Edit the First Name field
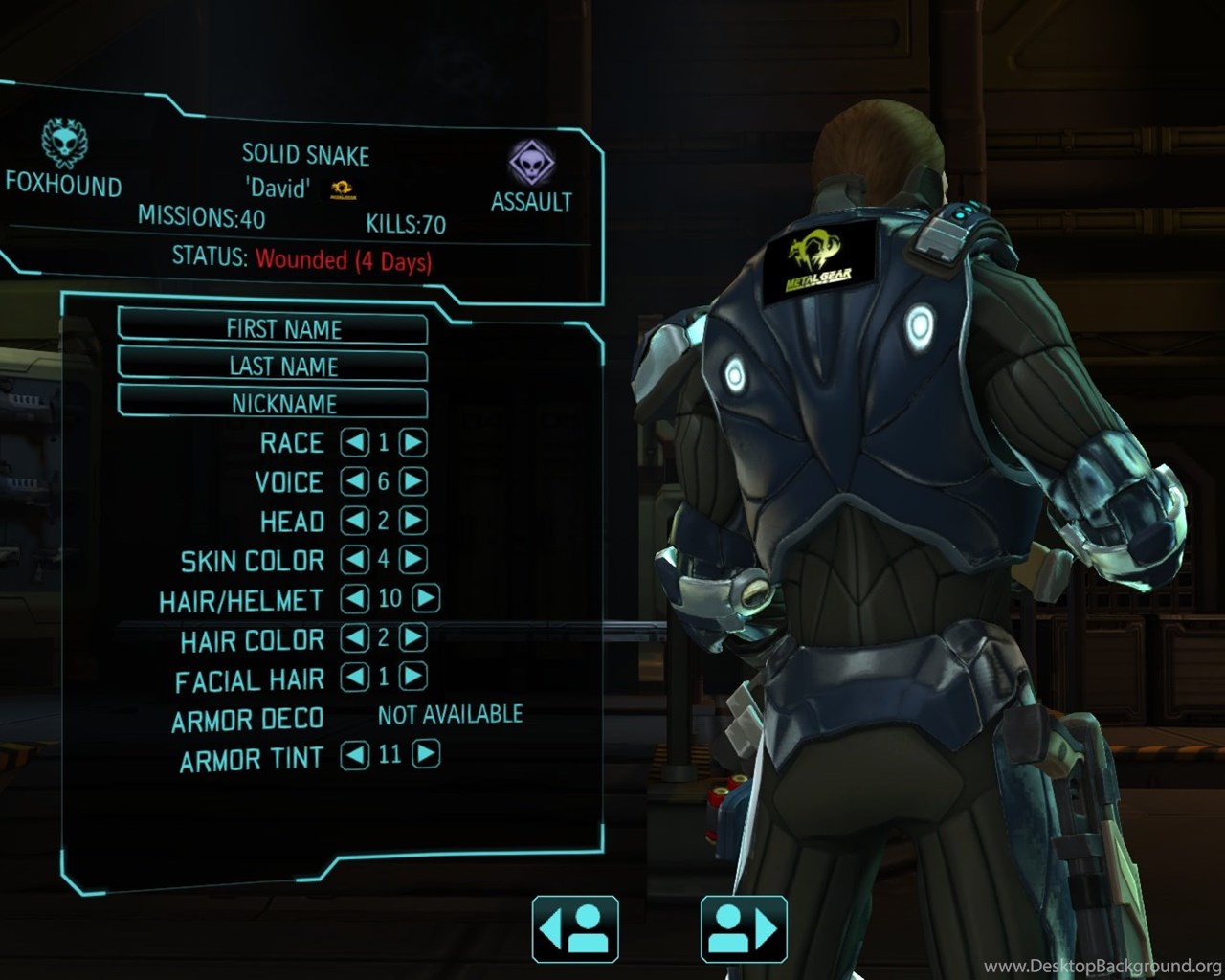This screenshot has width=1225, height=980. point(273,328)
